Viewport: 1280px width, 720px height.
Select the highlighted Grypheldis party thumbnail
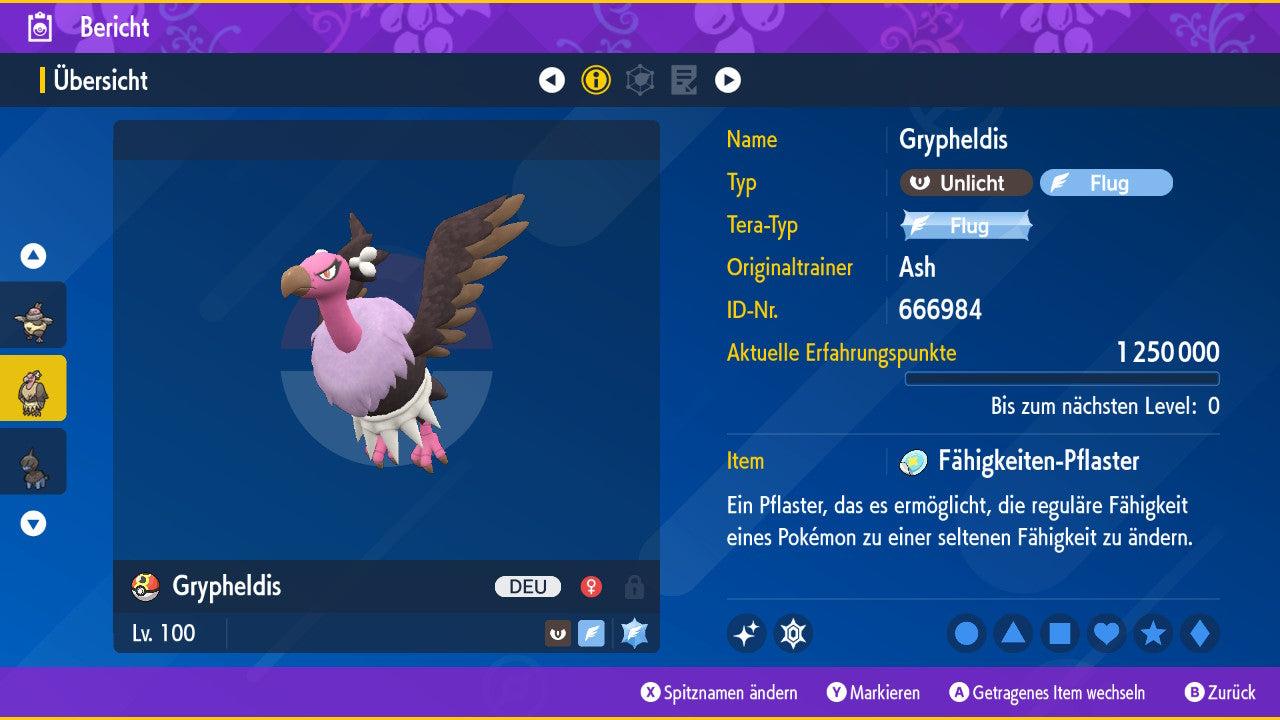[x=33, y=388]
